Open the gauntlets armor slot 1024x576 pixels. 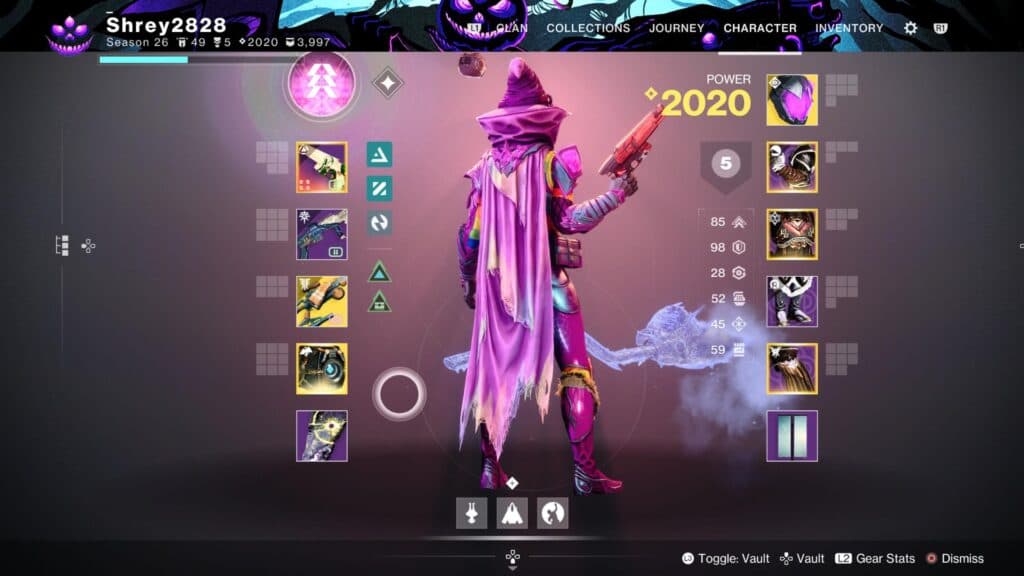click(x=792, y=167)
